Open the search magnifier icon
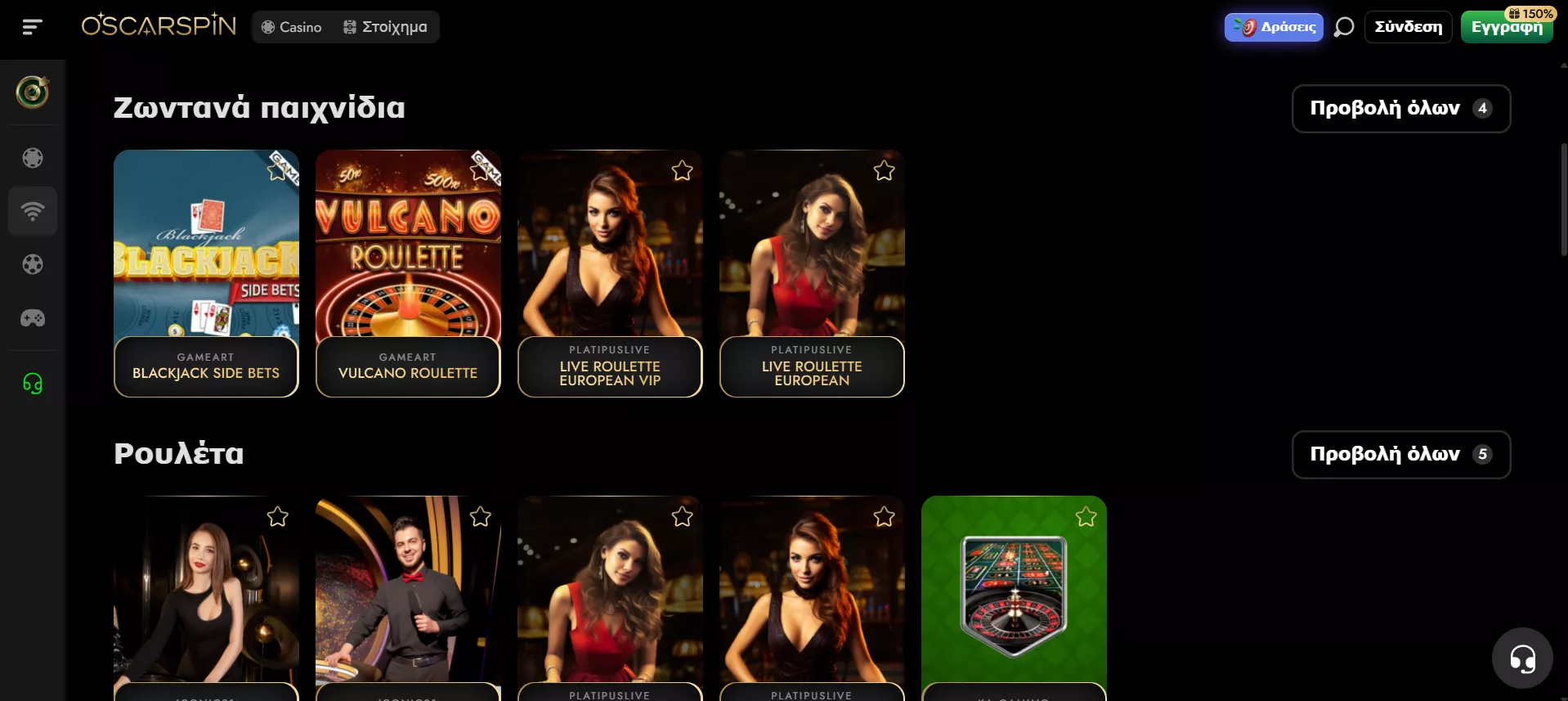The width and height of the screenshot is (1568, 701). pyautogui.click(x=1343, y=27)
